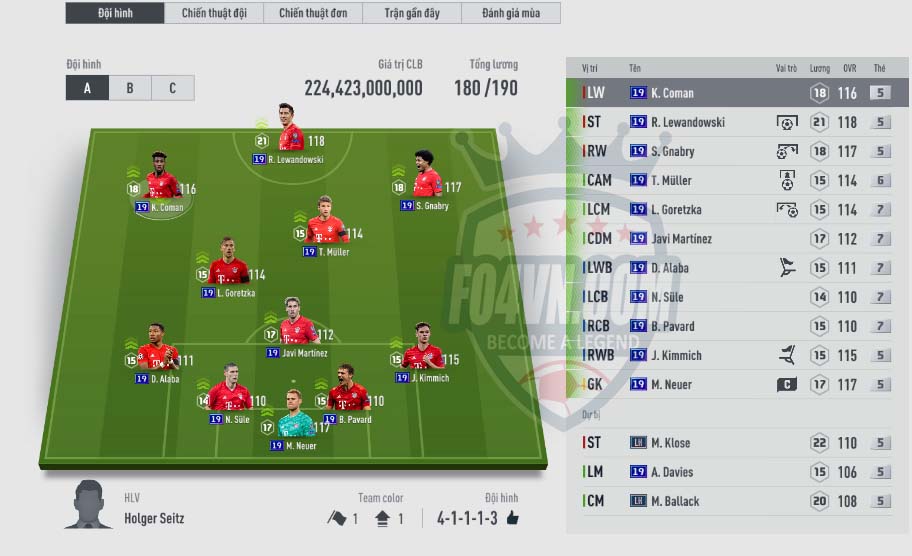
Task: Select D. Alaba on the pitch
Action: (158, 357)
